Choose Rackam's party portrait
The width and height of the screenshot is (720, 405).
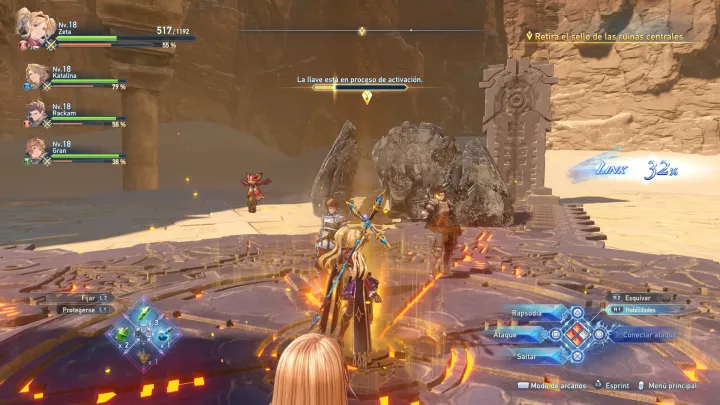37,112
